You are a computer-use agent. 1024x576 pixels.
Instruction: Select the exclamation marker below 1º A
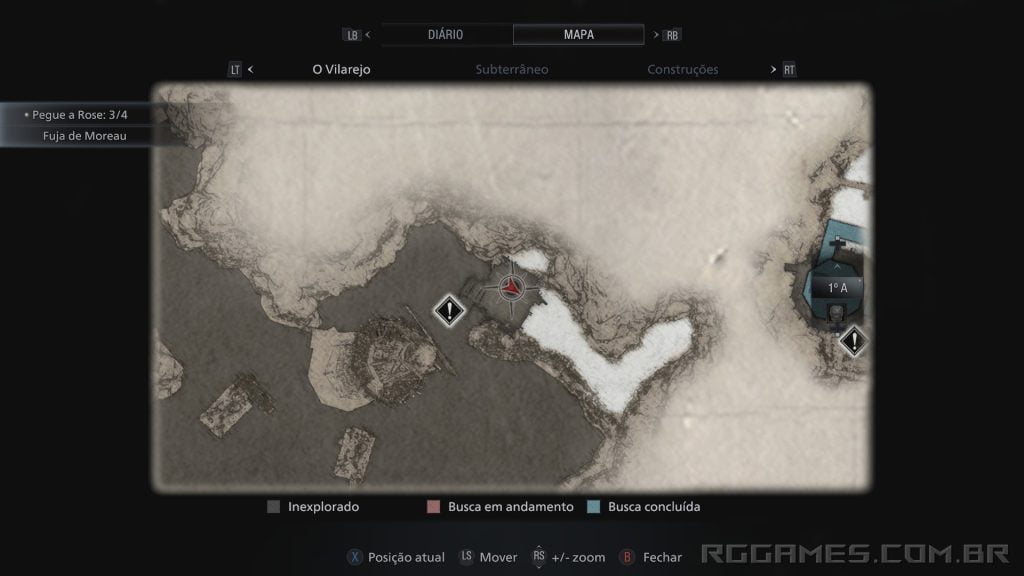click(853, 342)
